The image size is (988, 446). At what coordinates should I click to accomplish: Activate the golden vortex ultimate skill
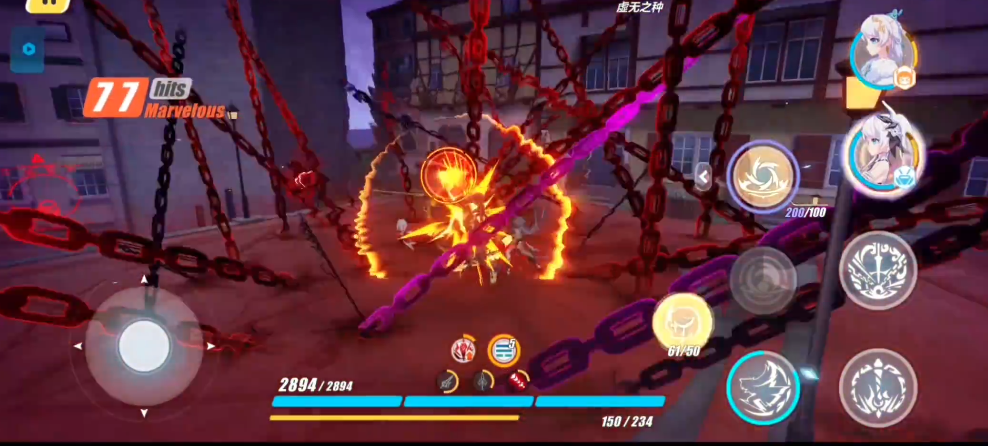tap(762, 175)
